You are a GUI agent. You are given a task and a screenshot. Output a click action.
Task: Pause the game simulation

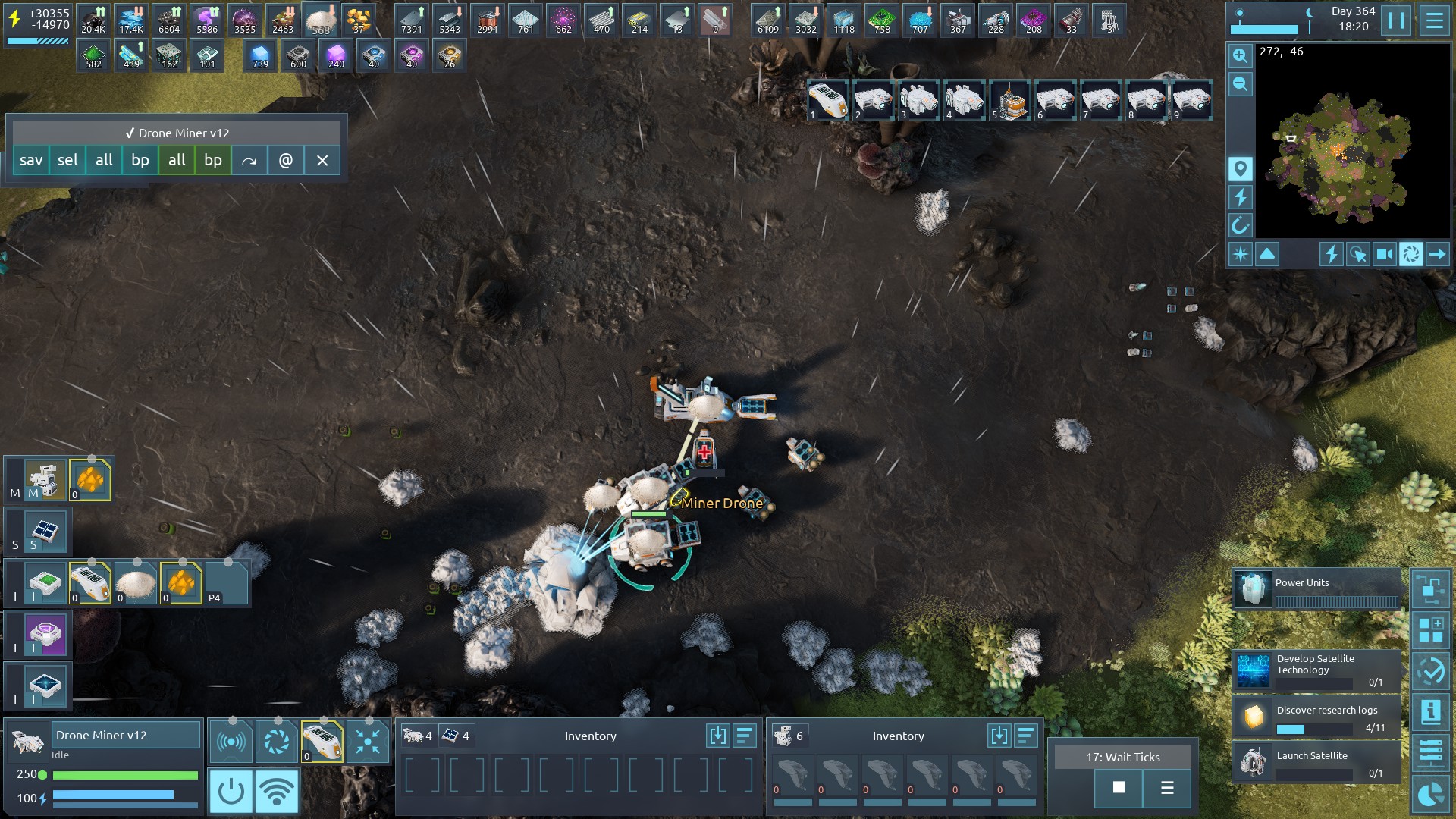coord(1396,20)
